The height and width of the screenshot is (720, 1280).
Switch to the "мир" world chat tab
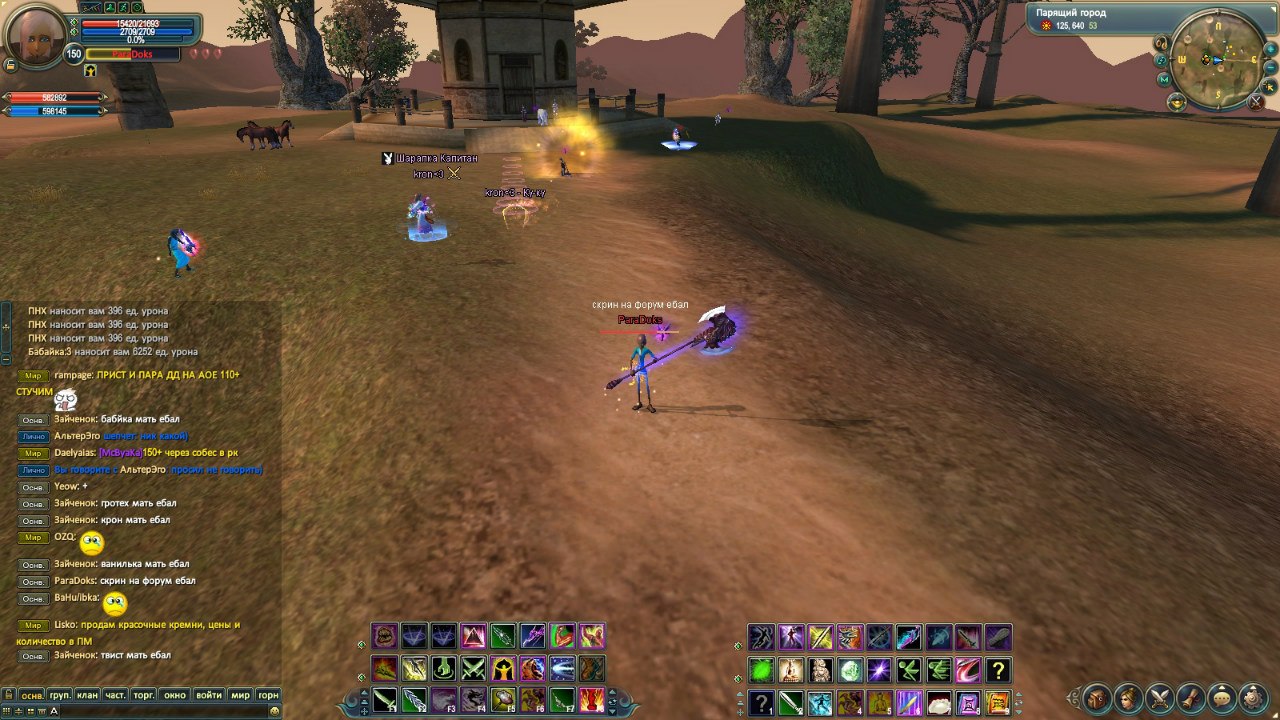(x=240, y=695)
